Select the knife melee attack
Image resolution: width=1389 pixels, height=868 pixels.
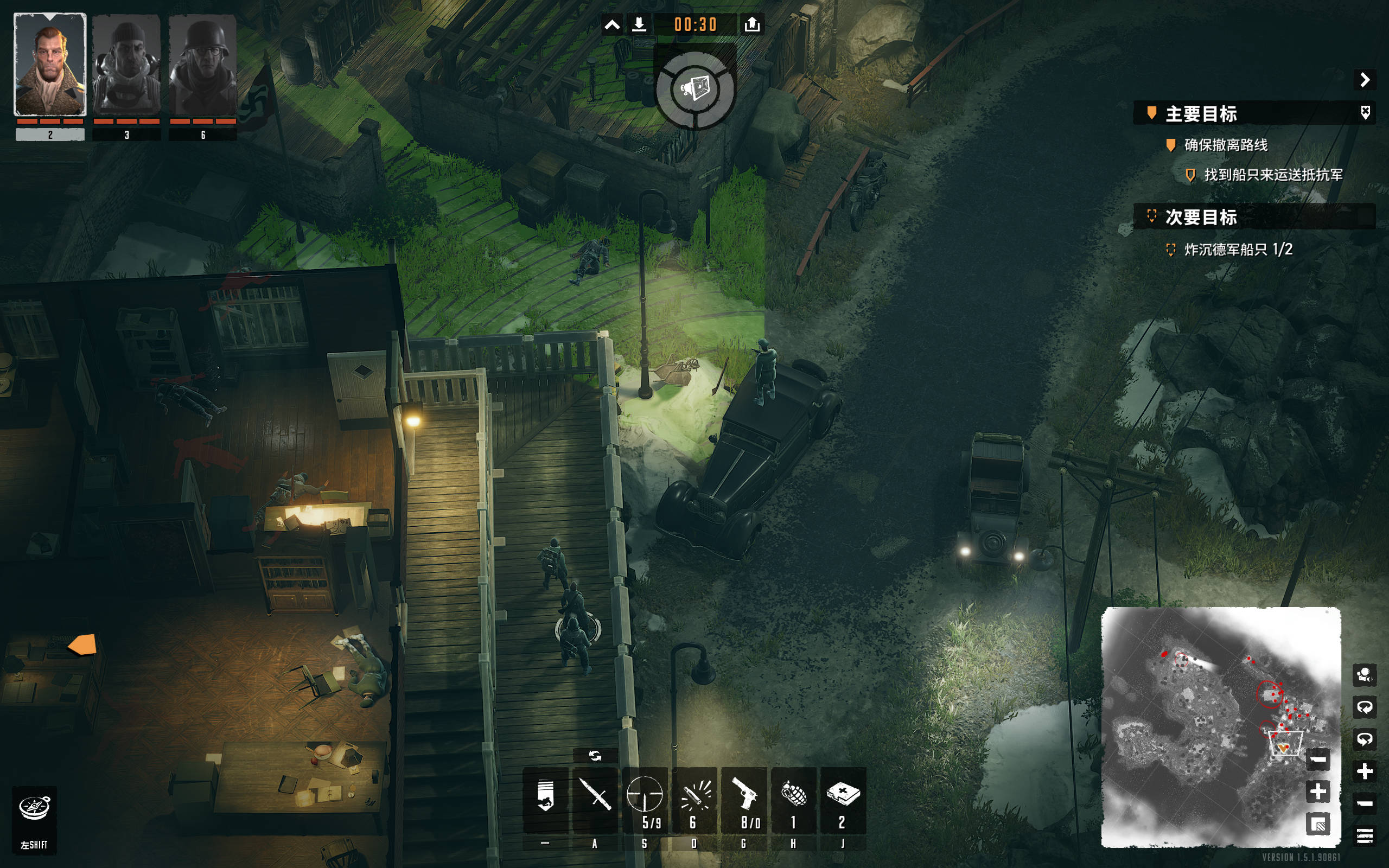pyautogui.click(x=595, y=798)
